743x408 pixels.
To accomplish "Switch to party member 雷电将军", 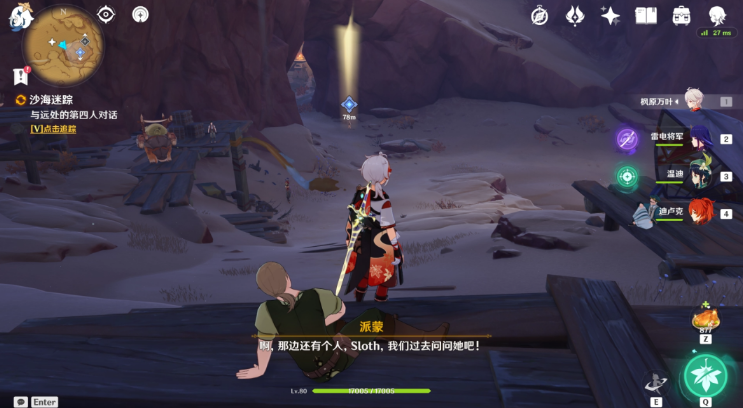I will coord(699,138).
